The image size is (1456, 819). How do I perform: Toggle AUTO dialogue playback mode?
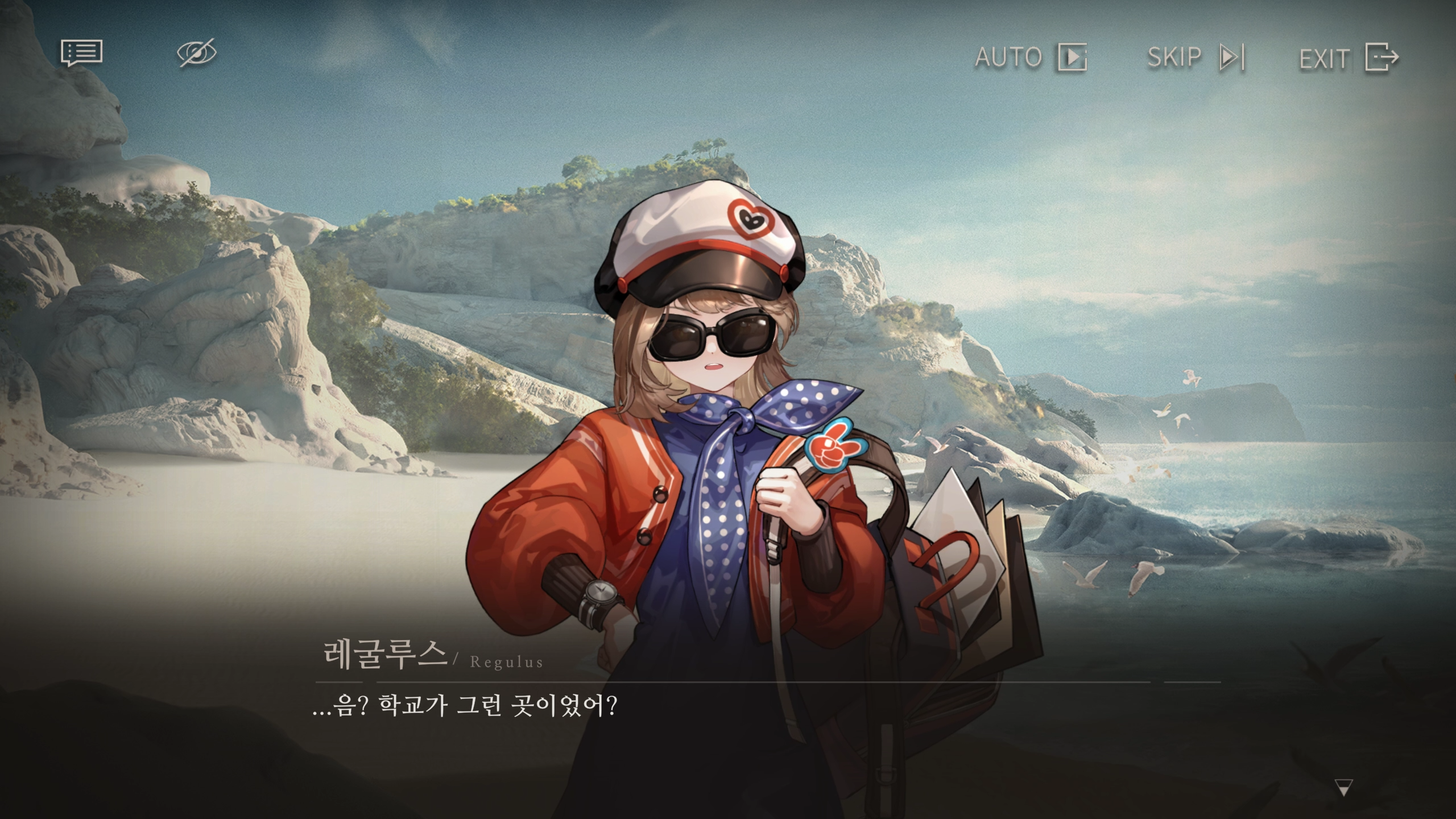click(x=1010, y=57)
